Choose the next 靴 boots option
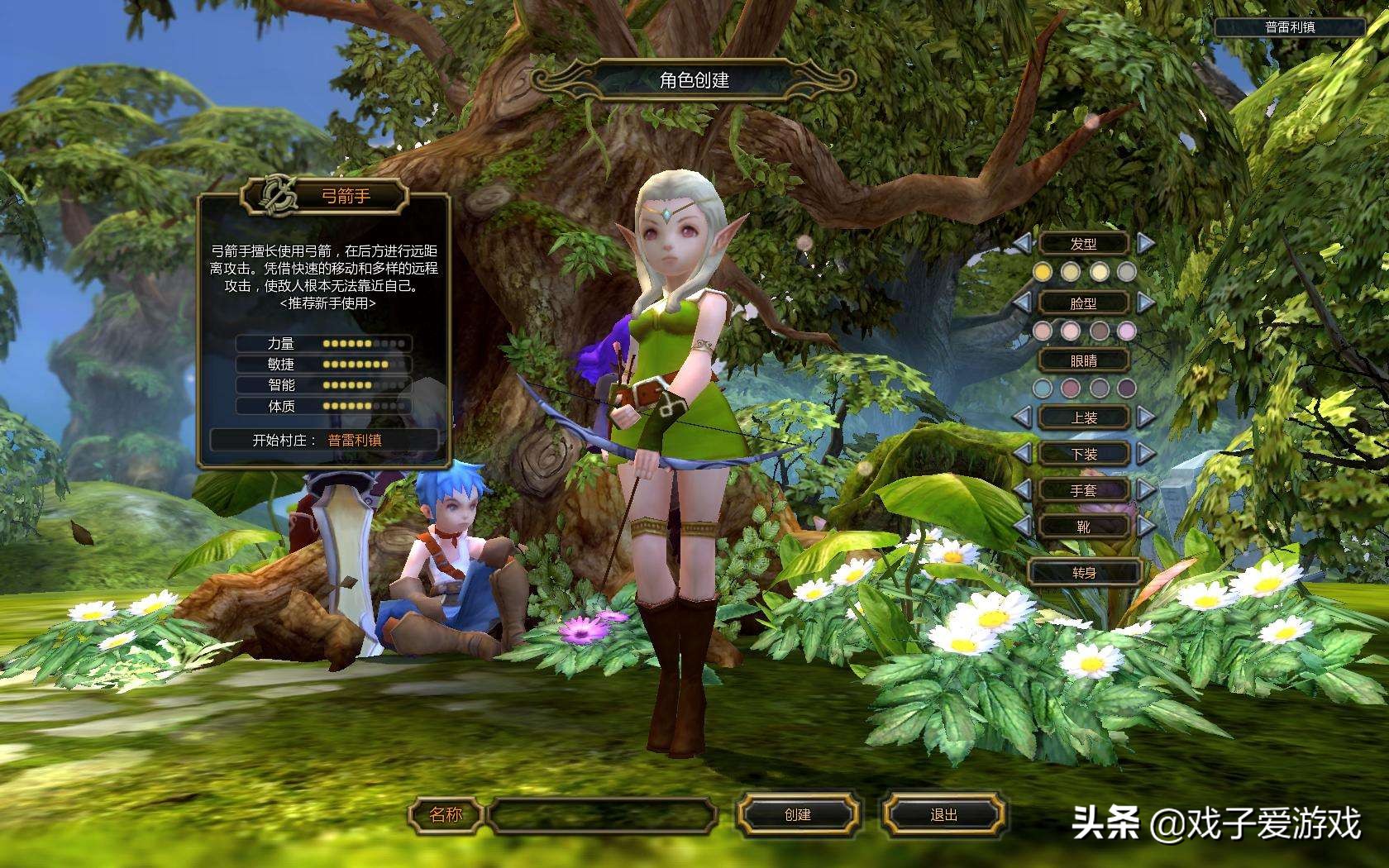Image resolution: width=1389 pixels, height=868 pixels. 1145,526
